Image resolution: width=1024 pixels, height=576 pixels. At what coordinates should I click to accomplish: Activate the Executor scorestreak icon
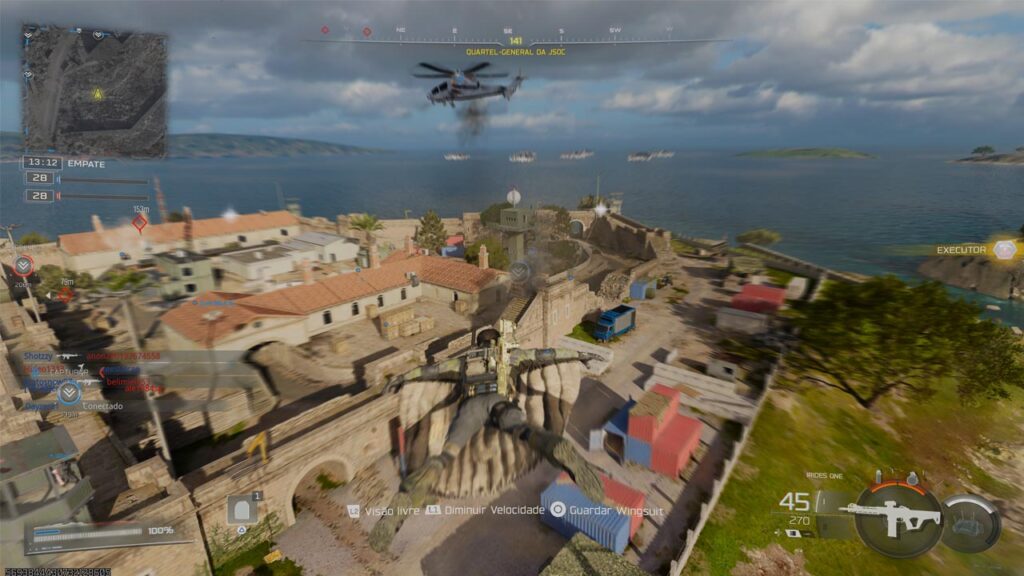pyautogui.click(x=1005, y=250)
